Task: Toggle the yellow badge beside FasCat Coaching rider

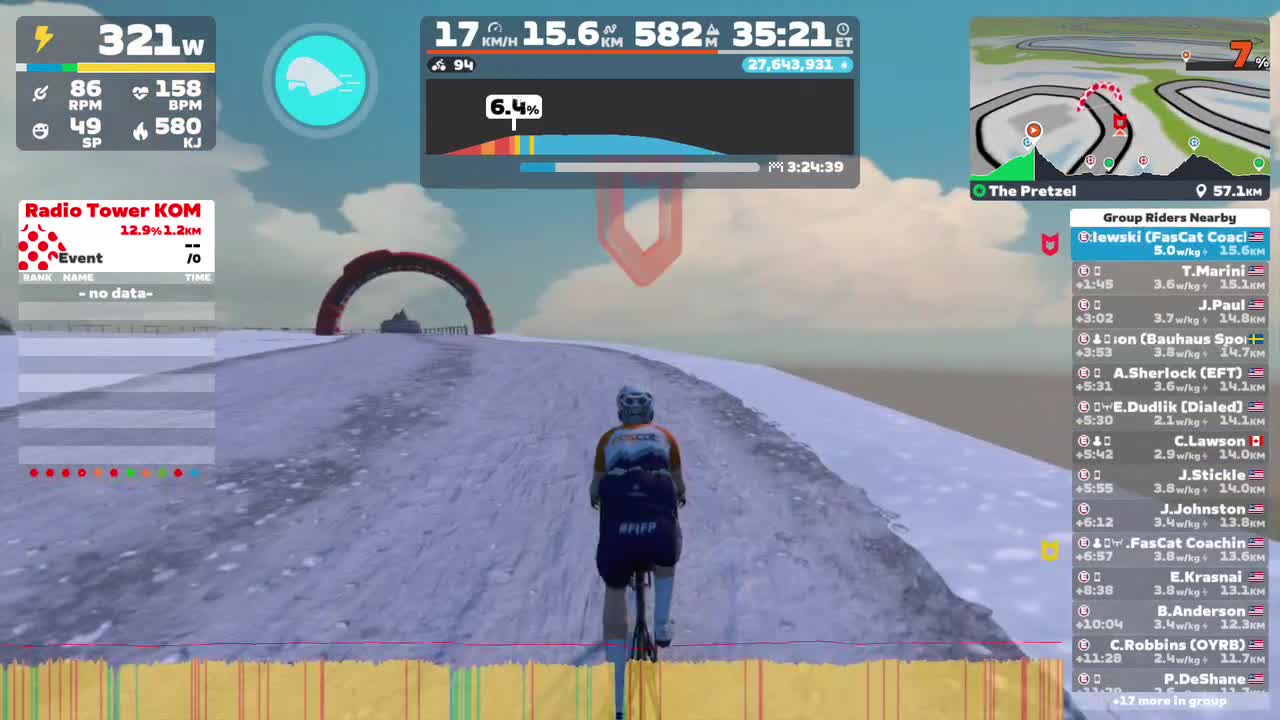Action: click(x=1050, y=551)
